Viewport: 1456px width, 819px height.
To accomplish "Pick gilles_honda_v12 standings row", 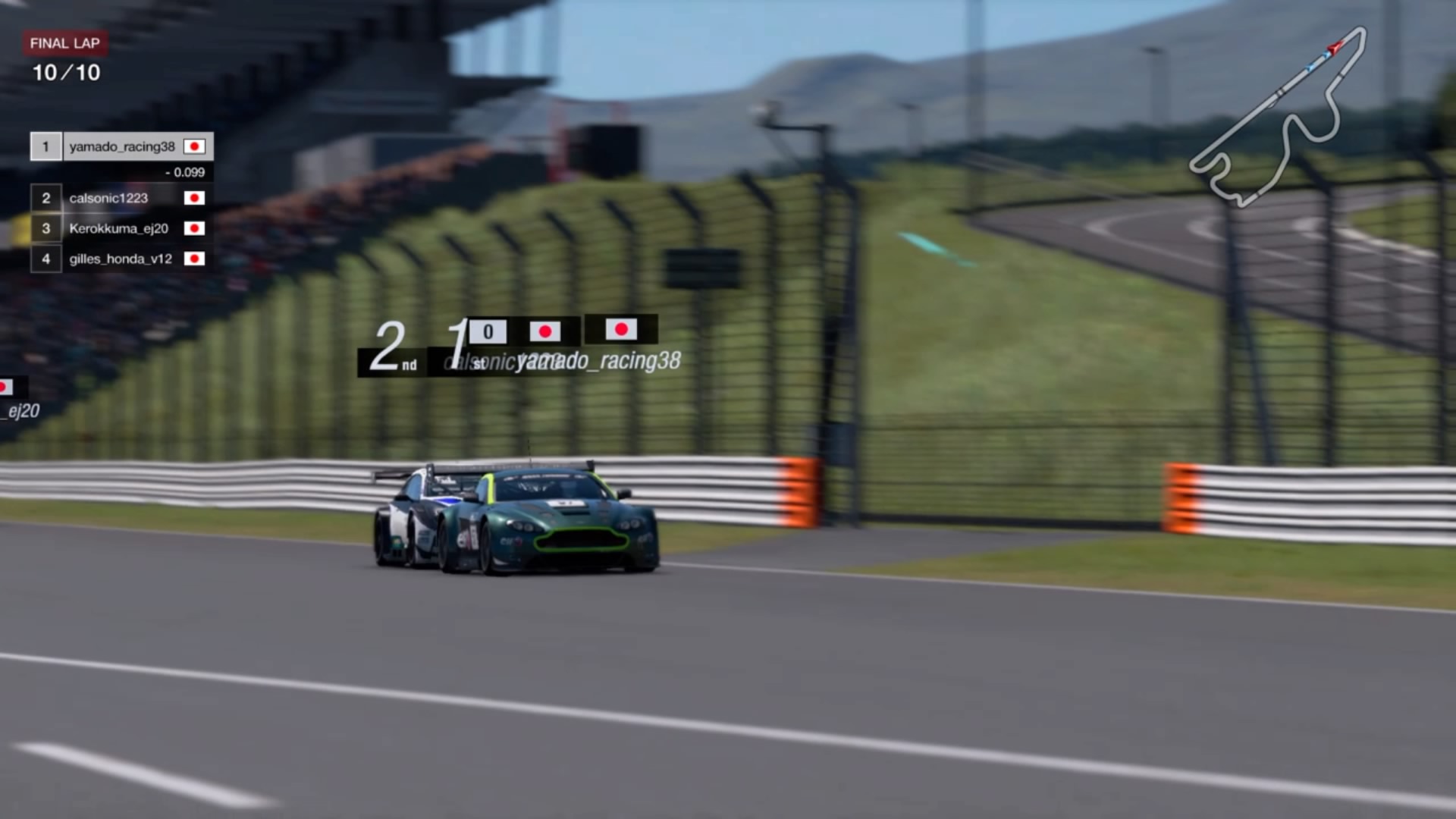I will tap(121, 259).
